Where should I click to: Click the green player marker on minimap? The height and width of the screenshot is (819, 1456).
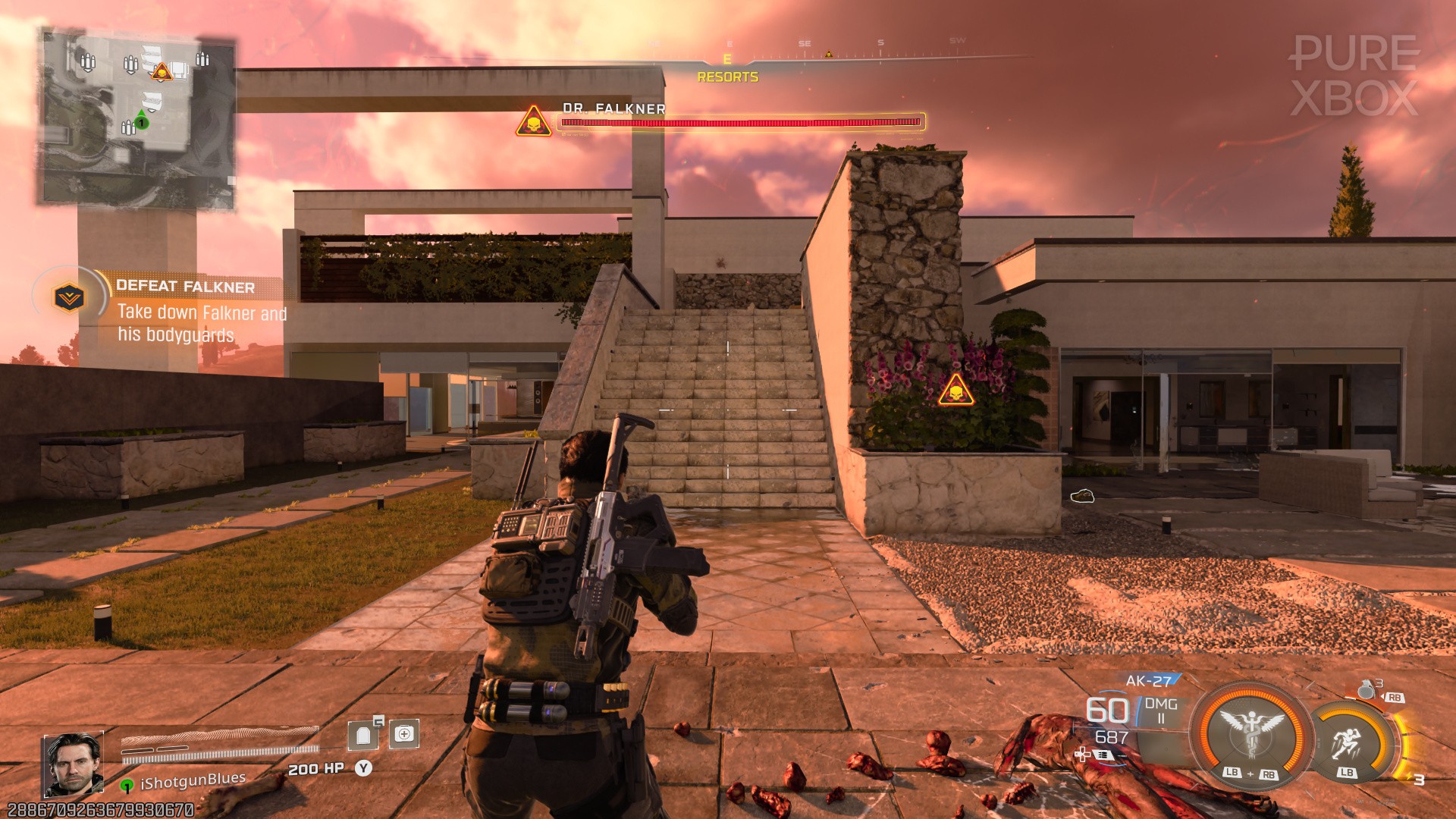click(x=141, y=122)
